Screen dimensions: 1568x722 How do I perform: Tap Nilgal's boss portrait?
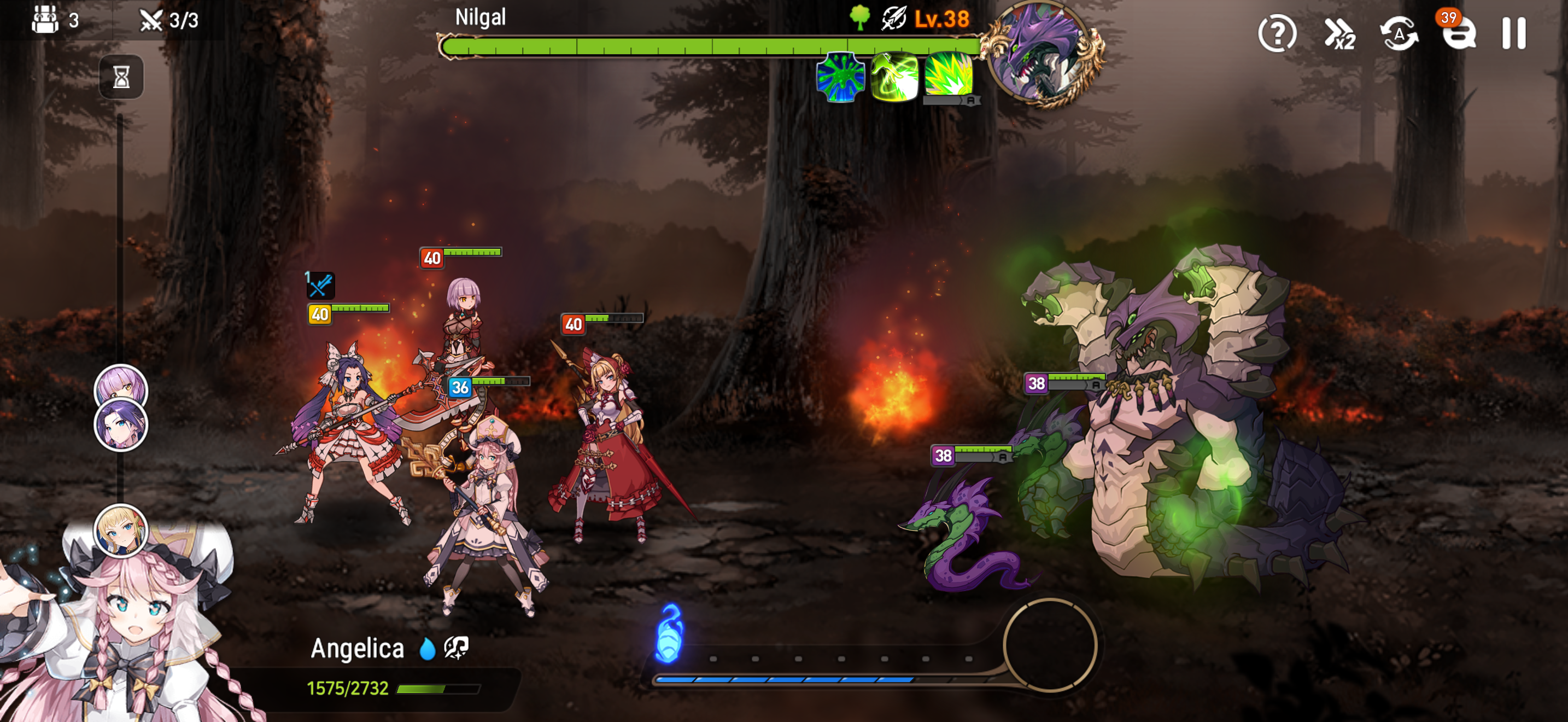tap(1043, 54)
